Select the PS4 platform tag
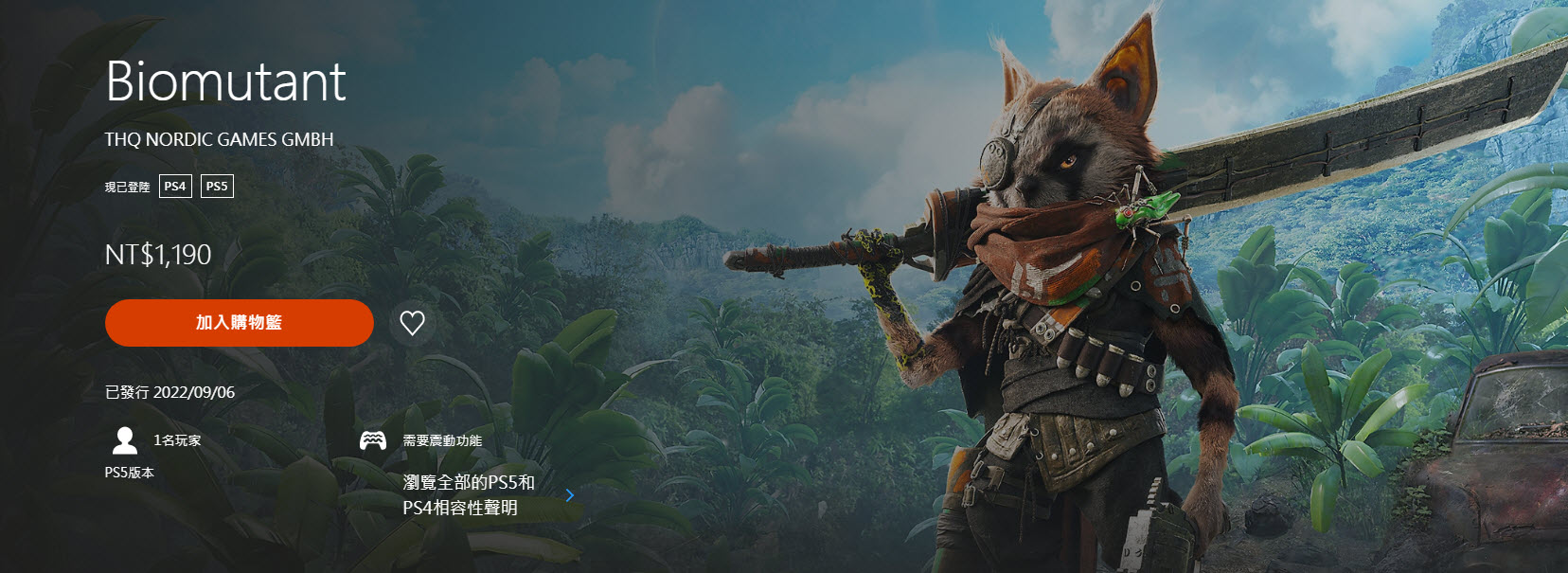 pyautogui.click(x=175, y=187)
